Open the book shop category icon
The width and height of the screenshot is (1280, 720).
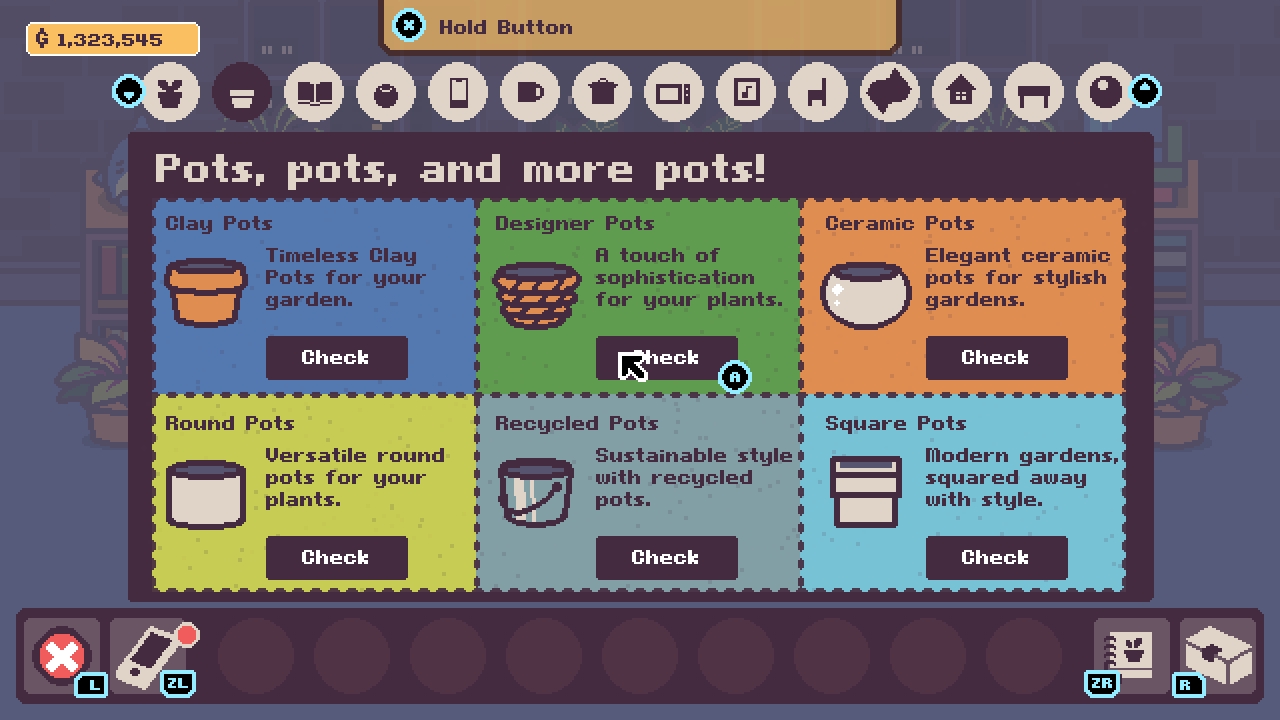tap(314, 91)
